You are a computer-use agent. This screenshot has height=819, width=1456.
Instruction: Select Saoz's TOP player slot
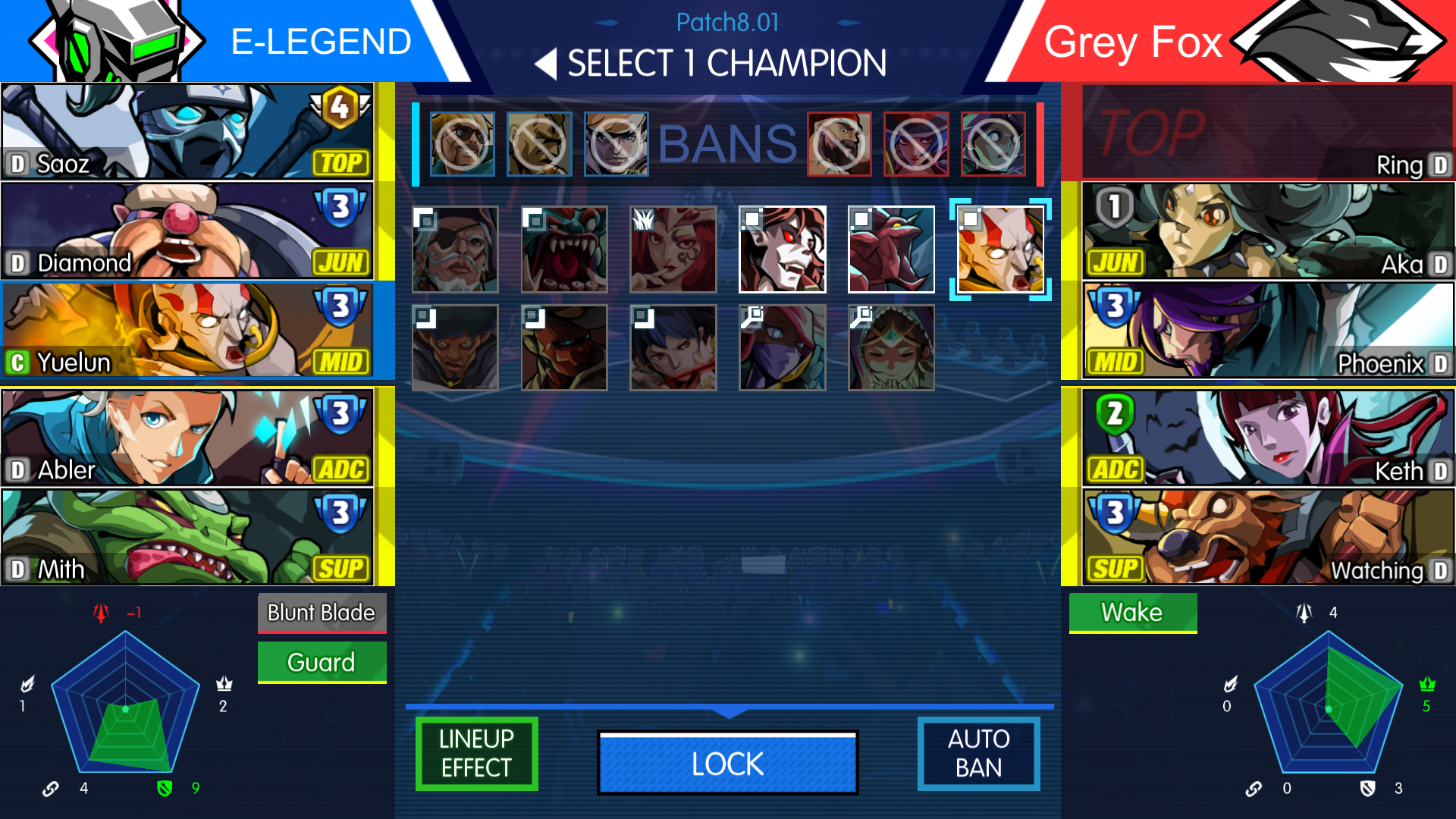coord(187,131)
